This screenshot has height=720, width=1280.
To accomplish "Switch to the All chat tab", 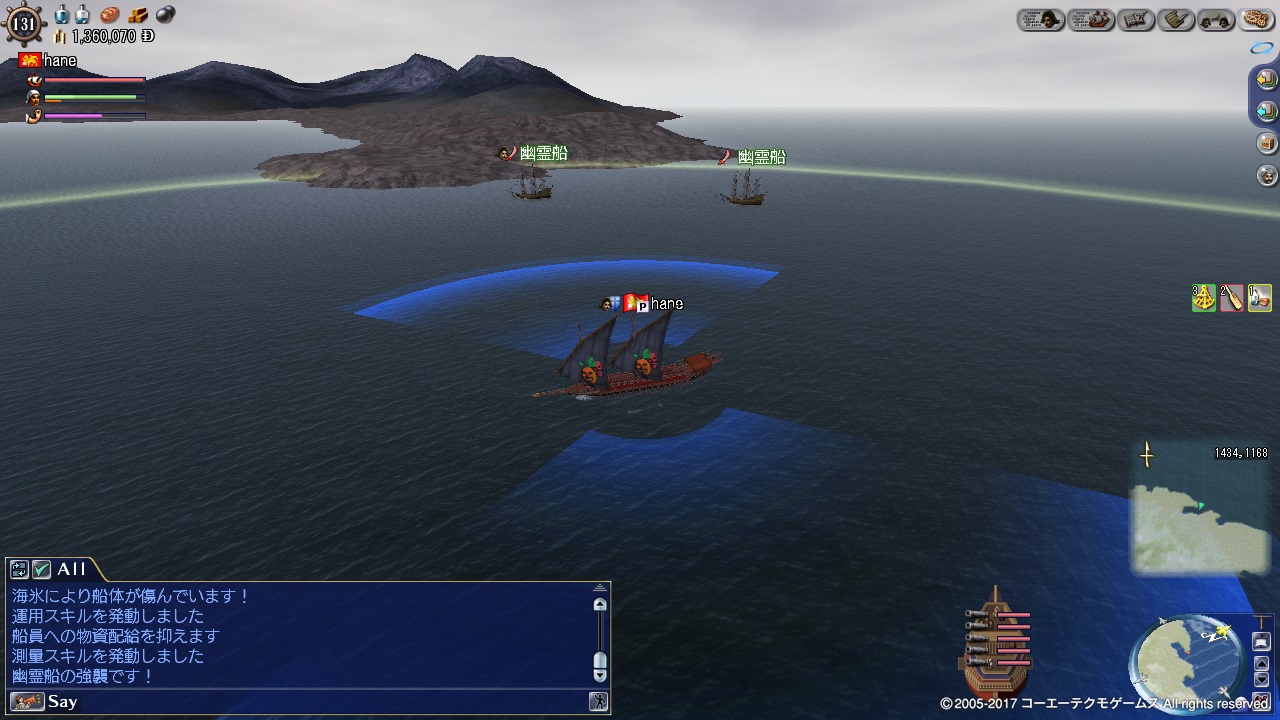I will (71, 569).
